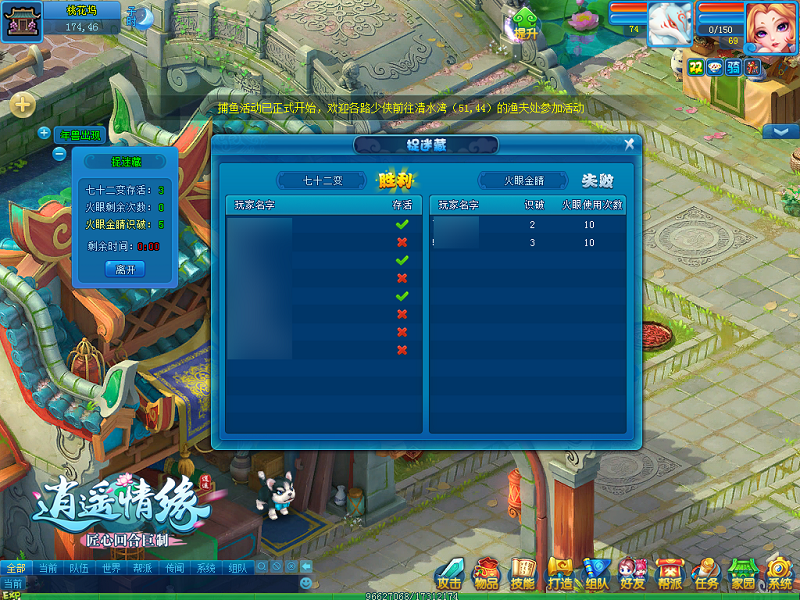The image size is (800, 600).
Task: Collapse the 捉迷藏 tracker with the minus button
Action: (x=59, y=154)
